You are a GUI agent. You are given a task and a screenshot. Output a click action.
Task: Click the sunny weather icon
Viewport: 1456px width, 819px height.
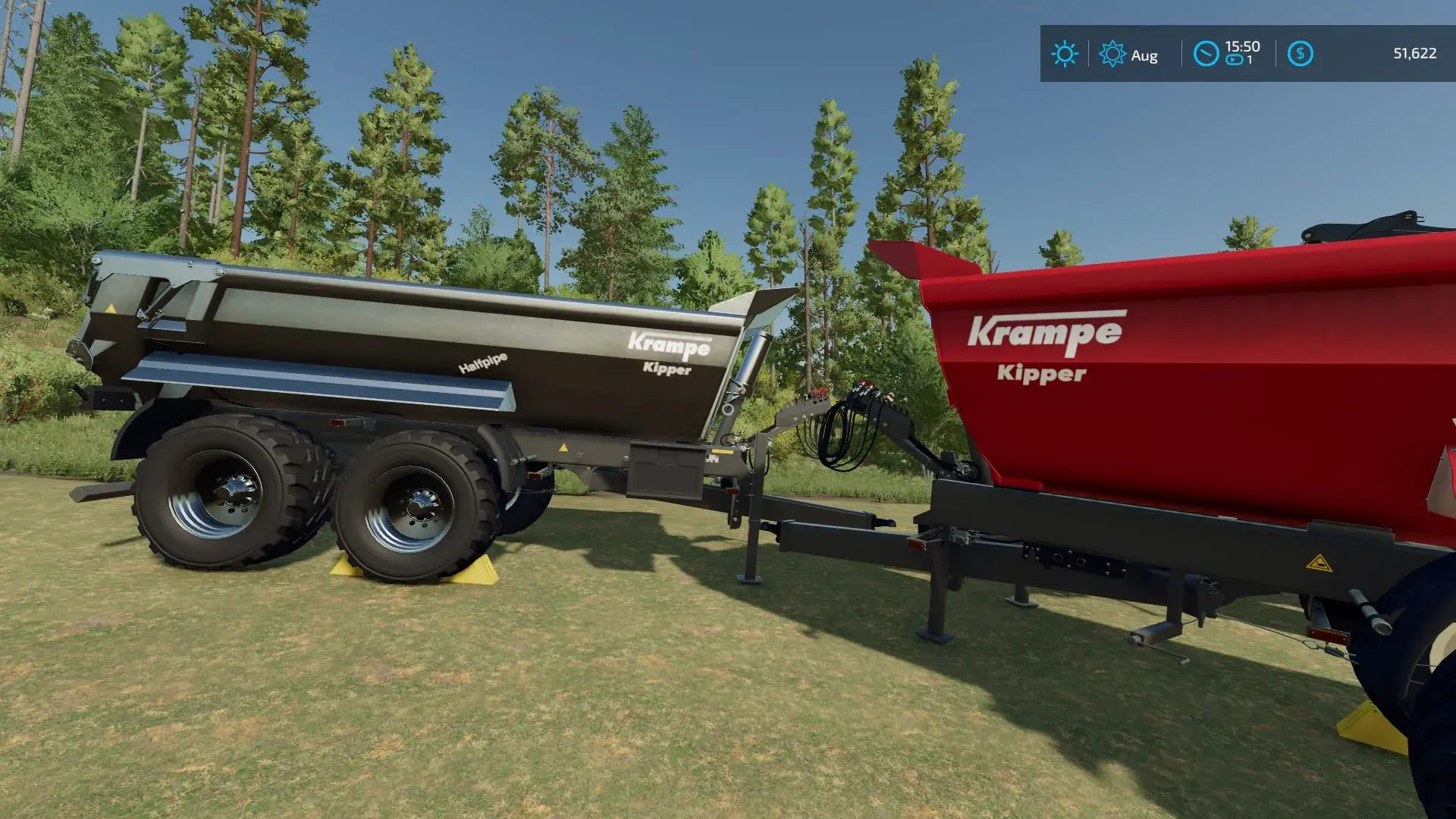click(1064, 54)
